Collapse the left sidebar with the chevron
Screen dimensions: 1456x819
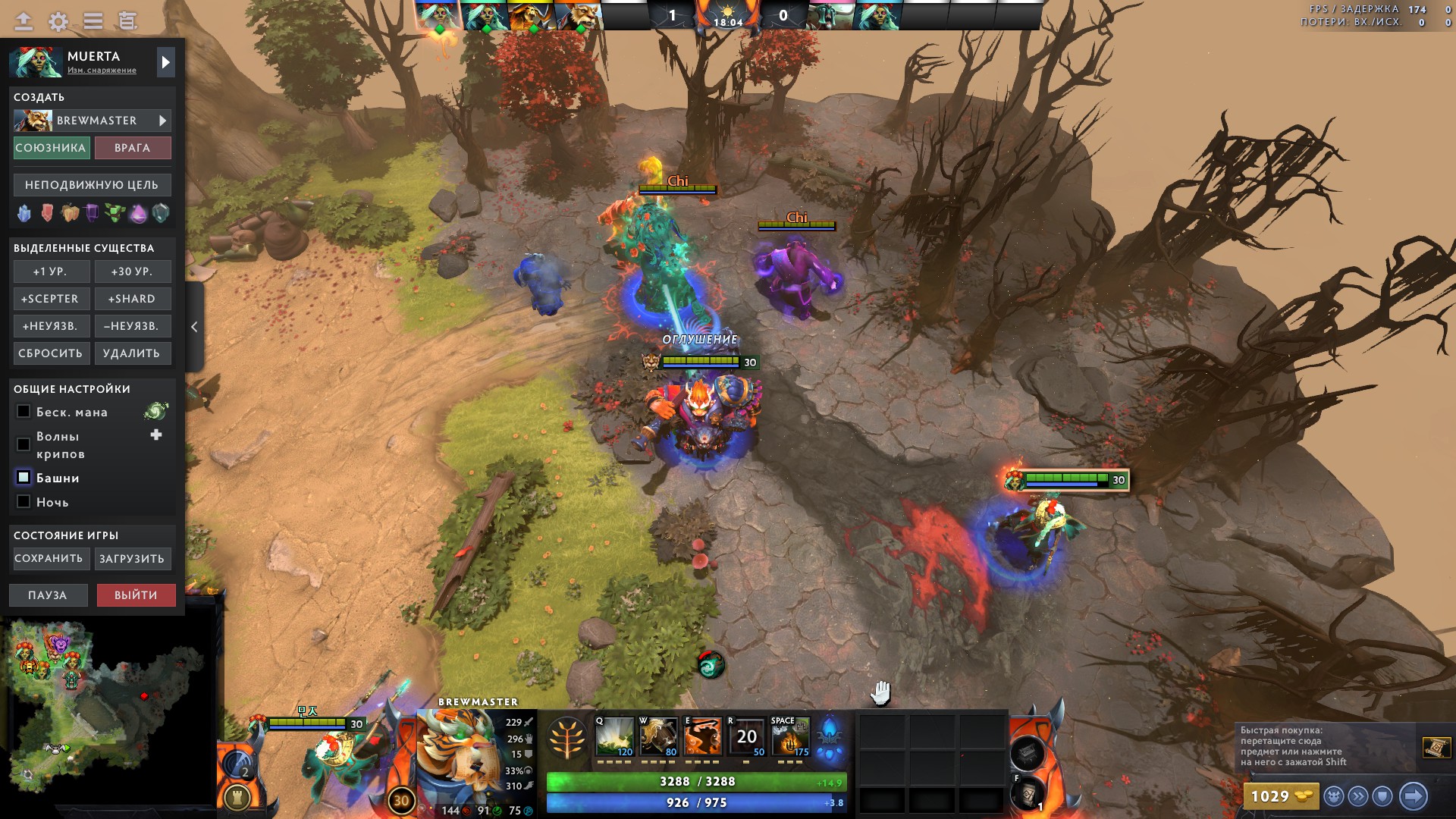tap(194, 326)
